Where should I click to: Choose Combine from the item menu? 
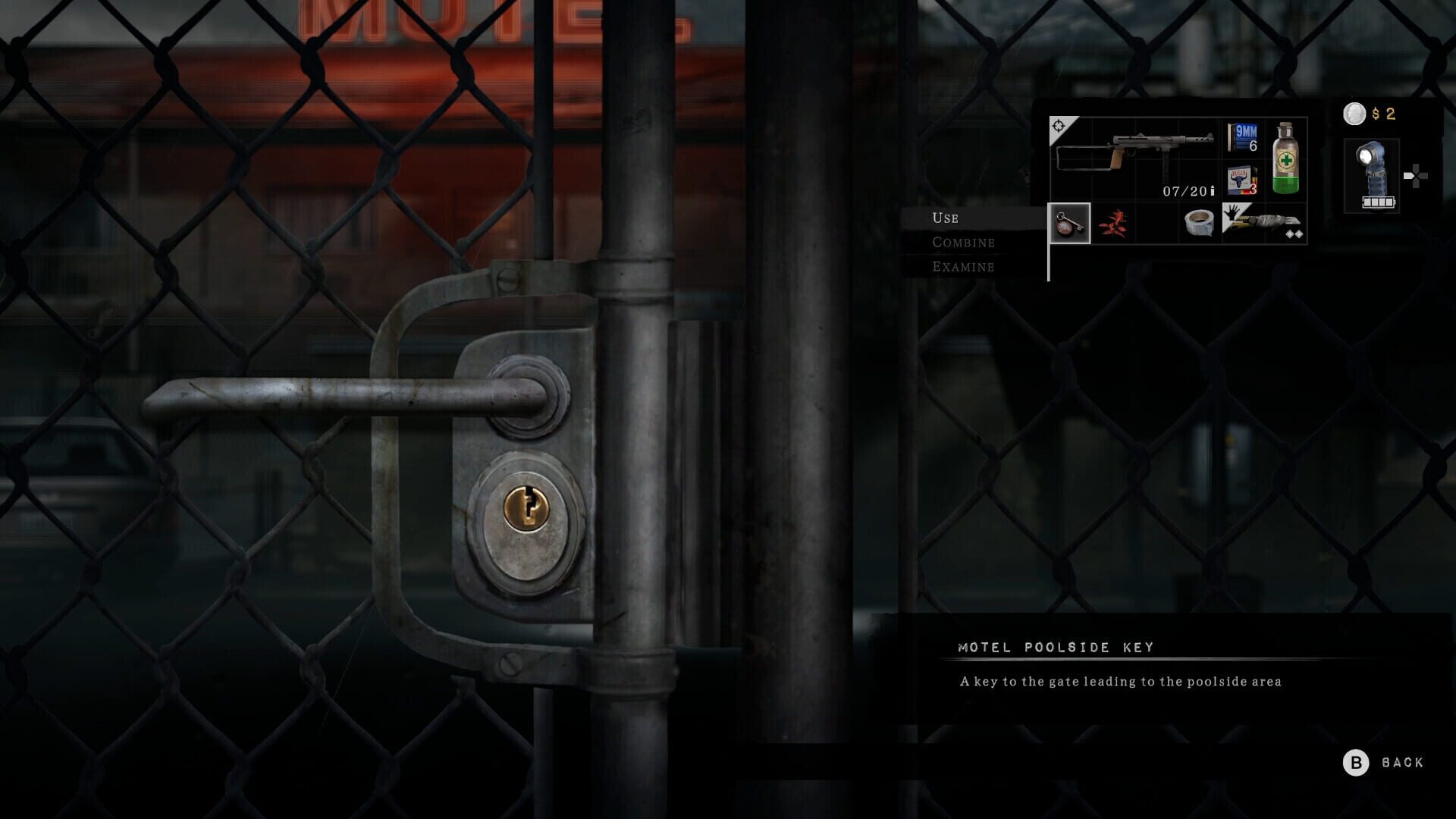pos(962,243)
